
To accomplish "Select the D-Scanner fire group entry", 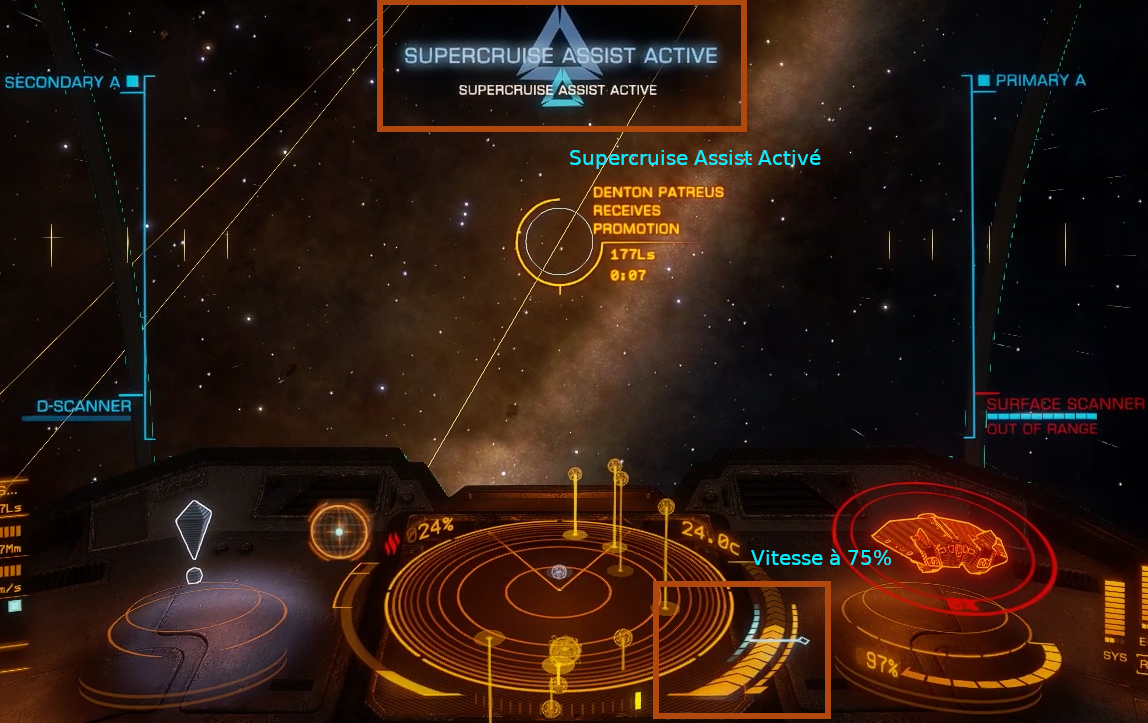I will pyautogui.click(x=83, y=407).
